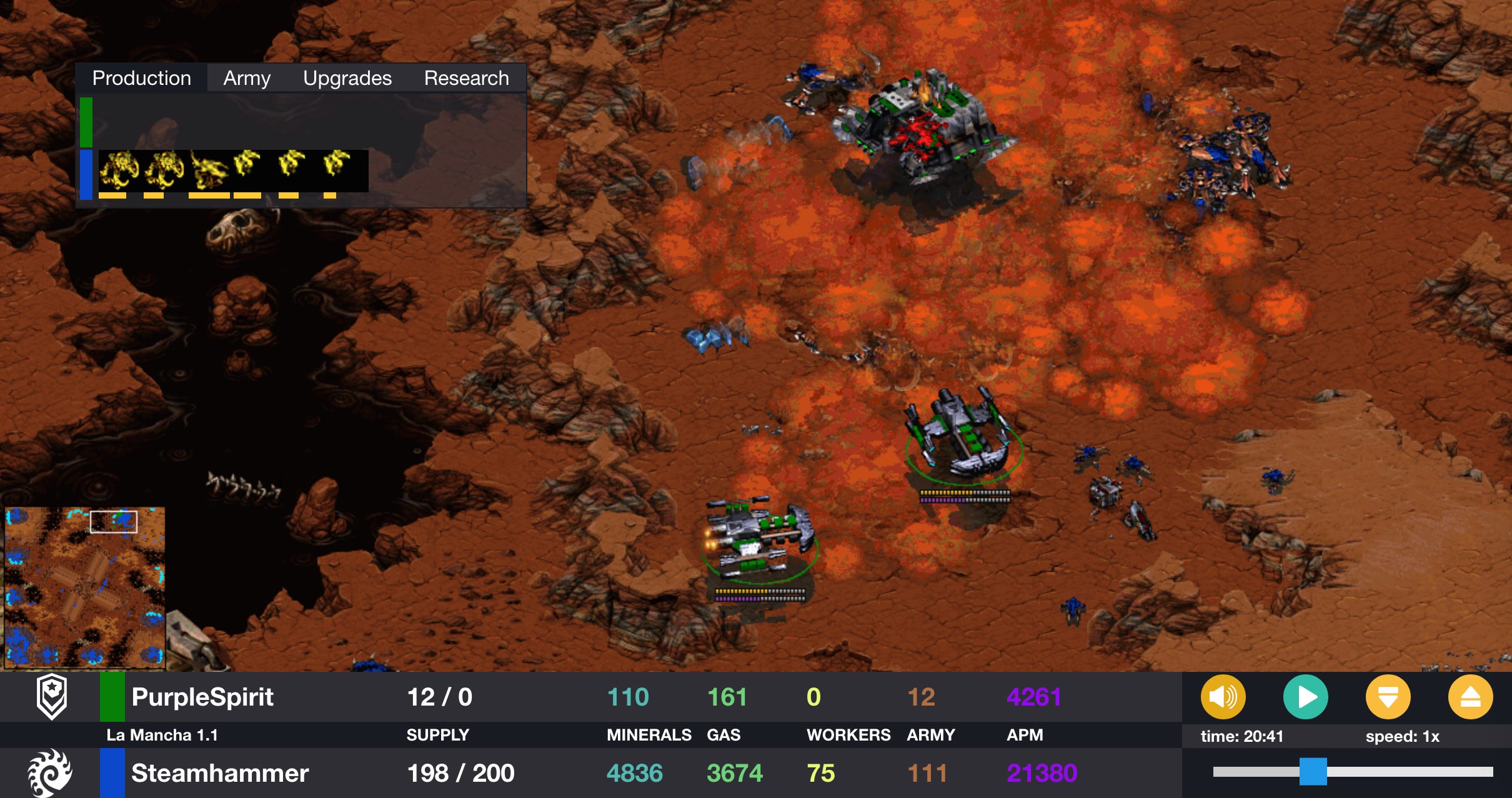The height and width of the screenshot is (798, 1512).
Task: Click the blue replay speed slider handle
Action: (x=1313, y=772)
